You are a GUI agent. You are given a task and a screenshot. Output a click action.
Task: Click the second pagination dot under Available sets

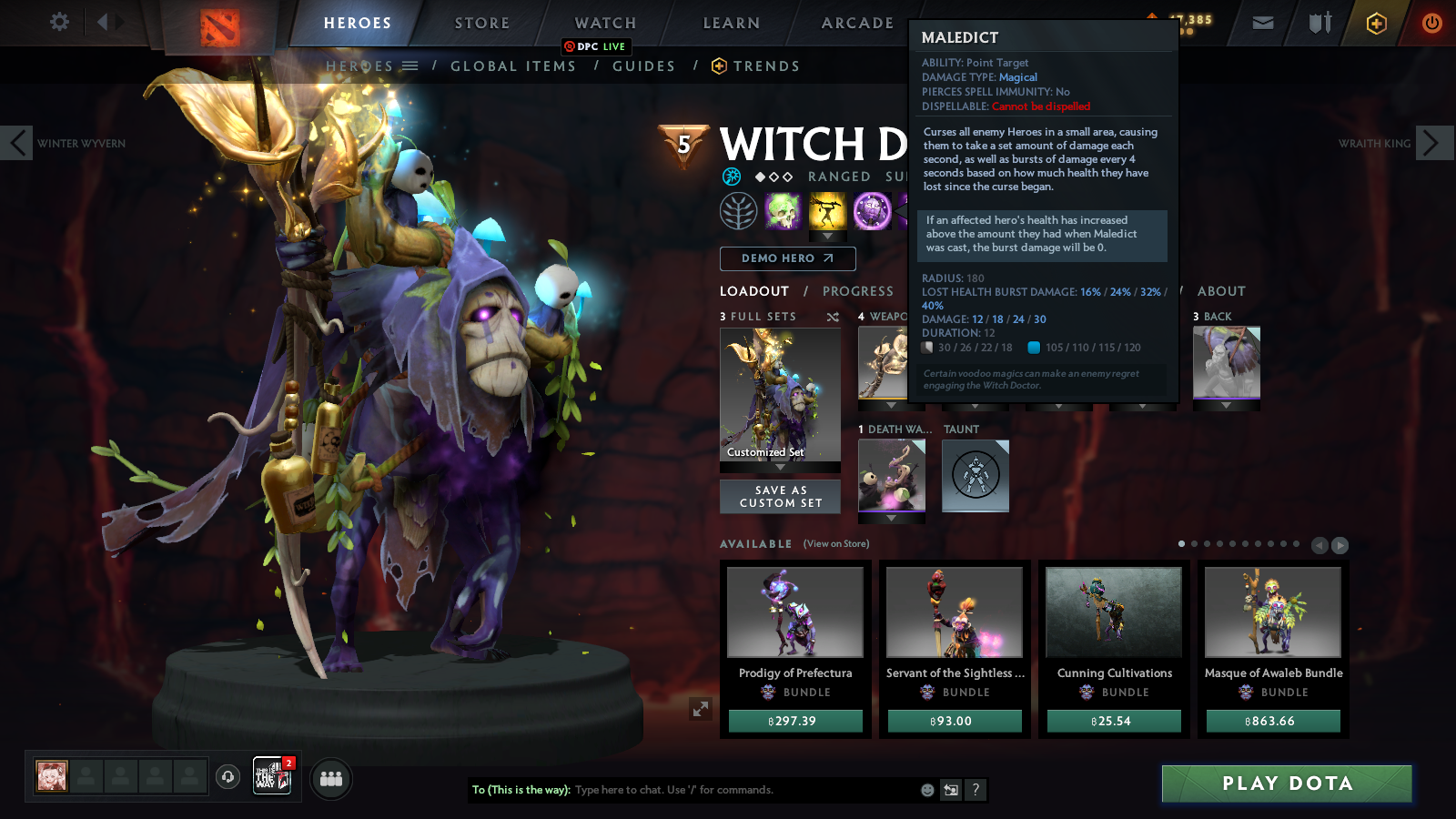click(x=1194, y=545)
